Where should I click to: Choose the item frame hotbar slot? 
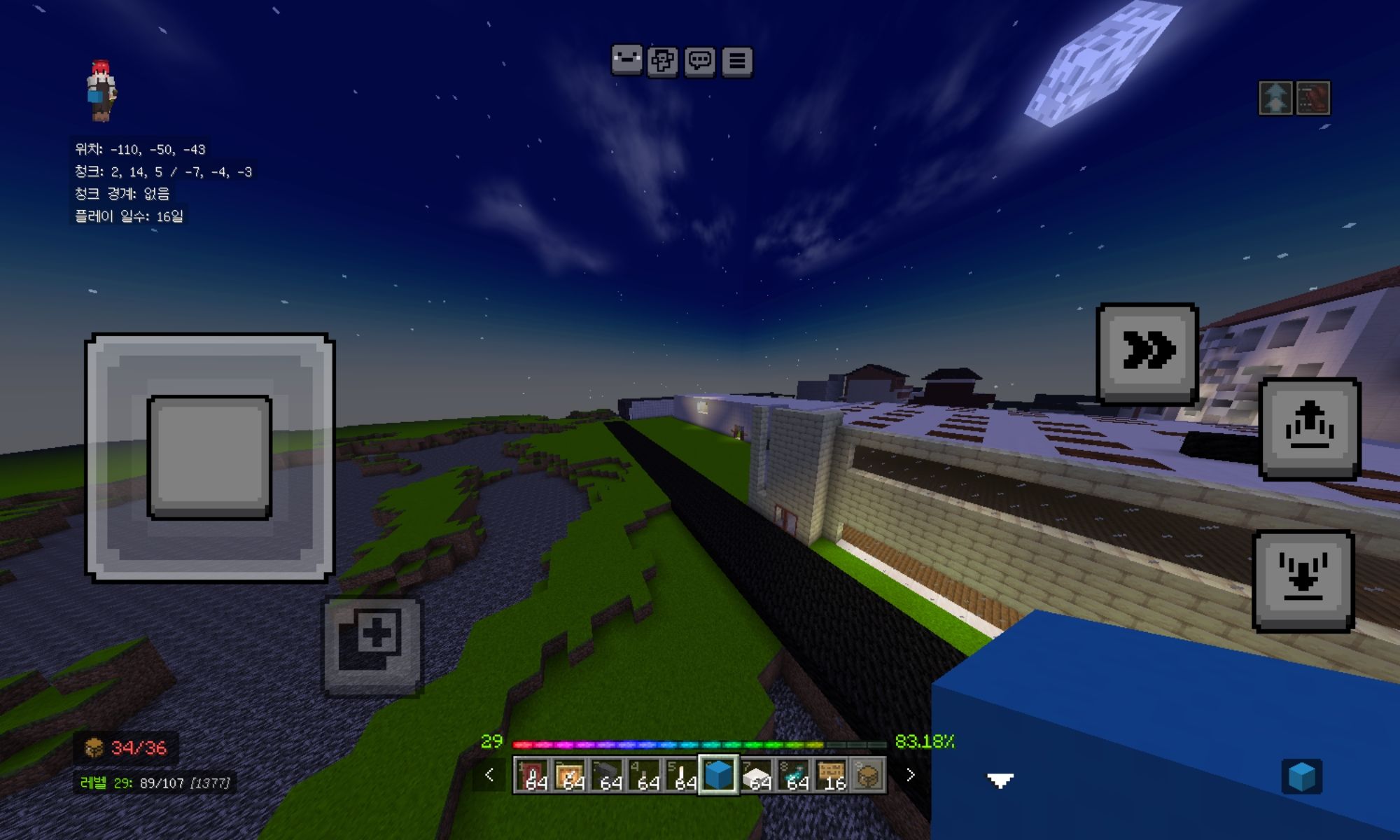570,775
